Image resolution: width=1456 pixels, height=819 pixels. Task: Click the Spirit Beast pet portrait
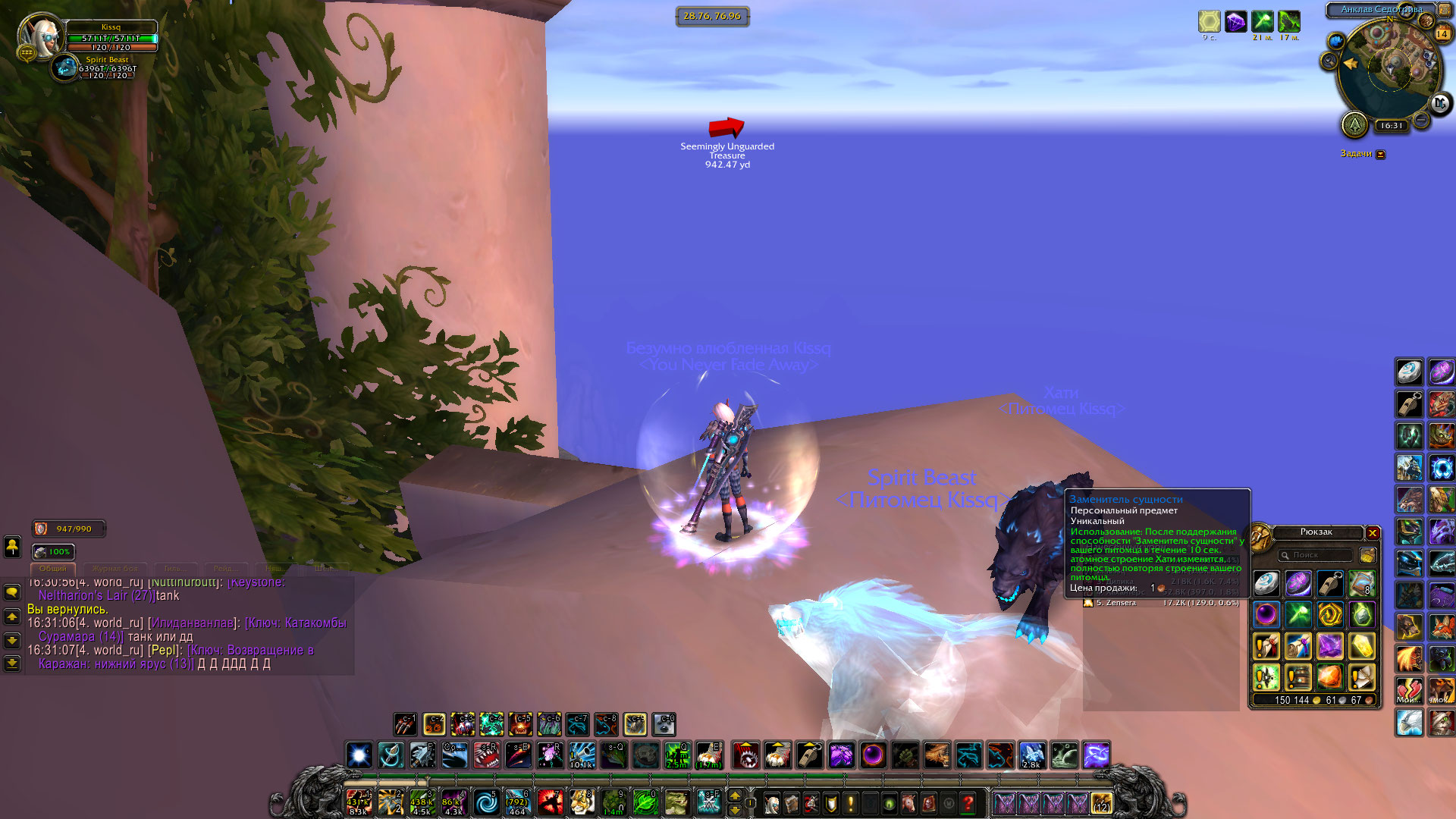[67, 69]
